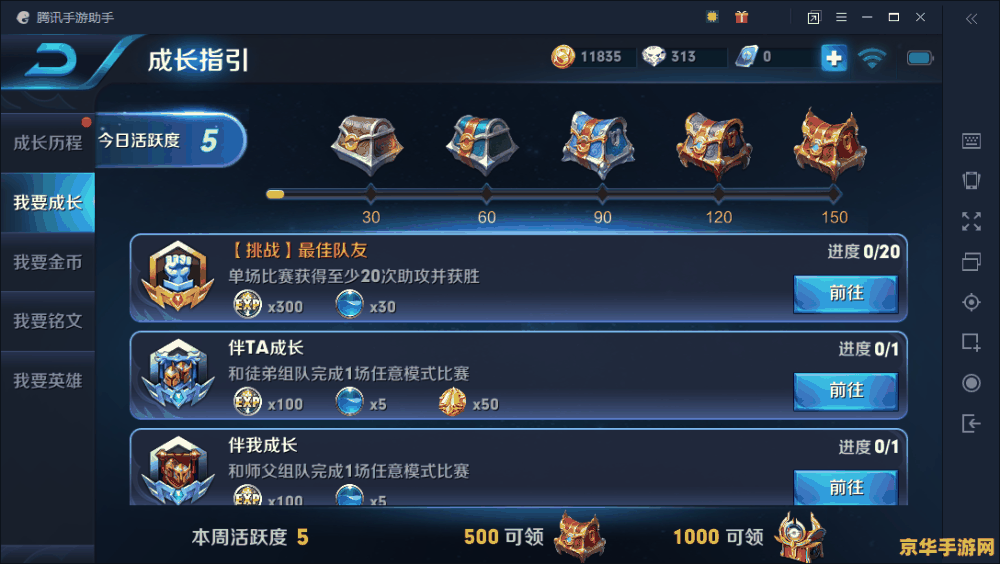The image size is (1000, 564).
Task: Click 前往 for 伴我成长 task
Action: point(845,486)
